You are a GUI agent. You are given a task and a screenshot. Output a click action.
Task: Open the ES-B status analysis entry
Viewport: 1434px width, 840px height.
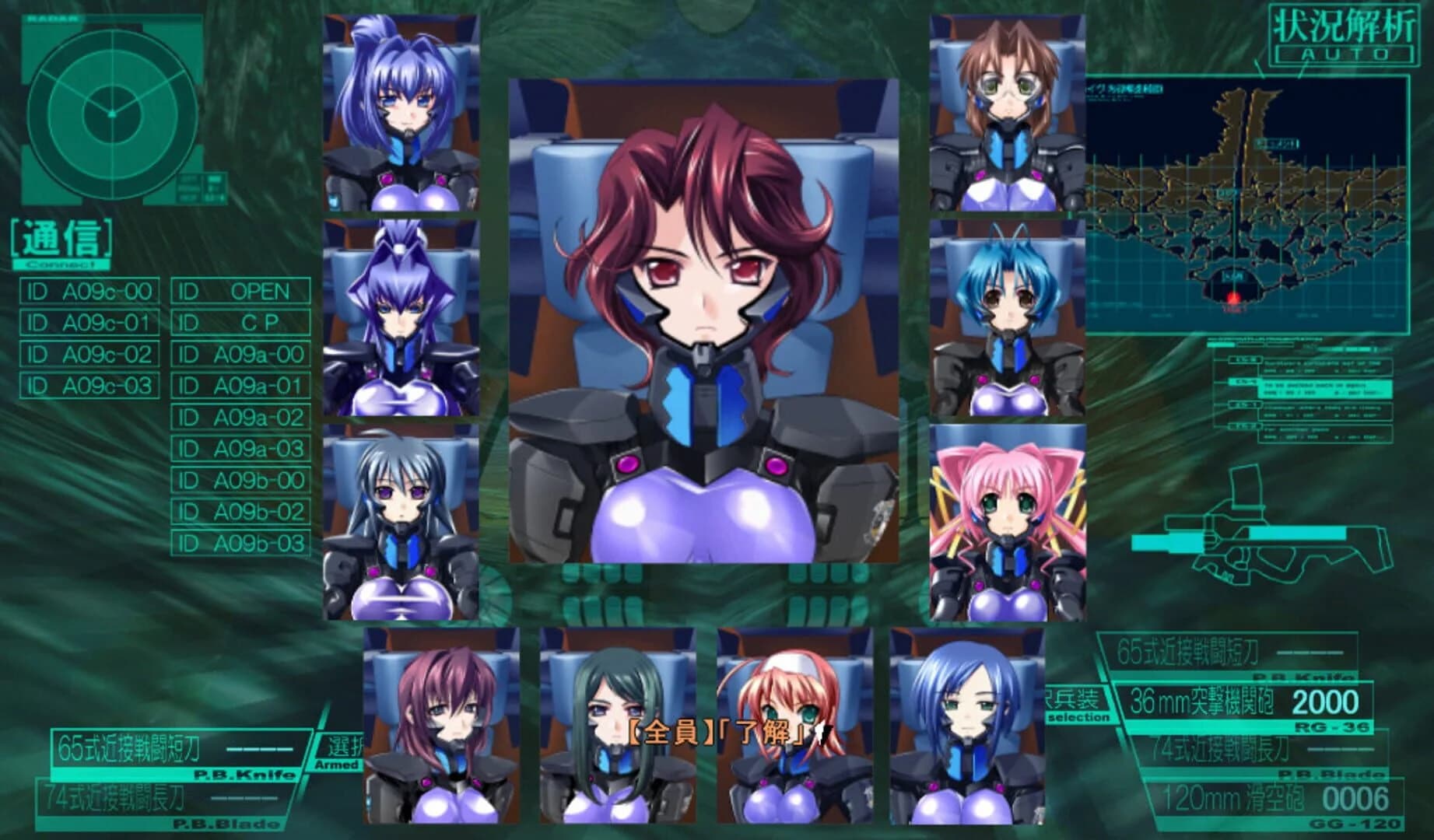1245,360
